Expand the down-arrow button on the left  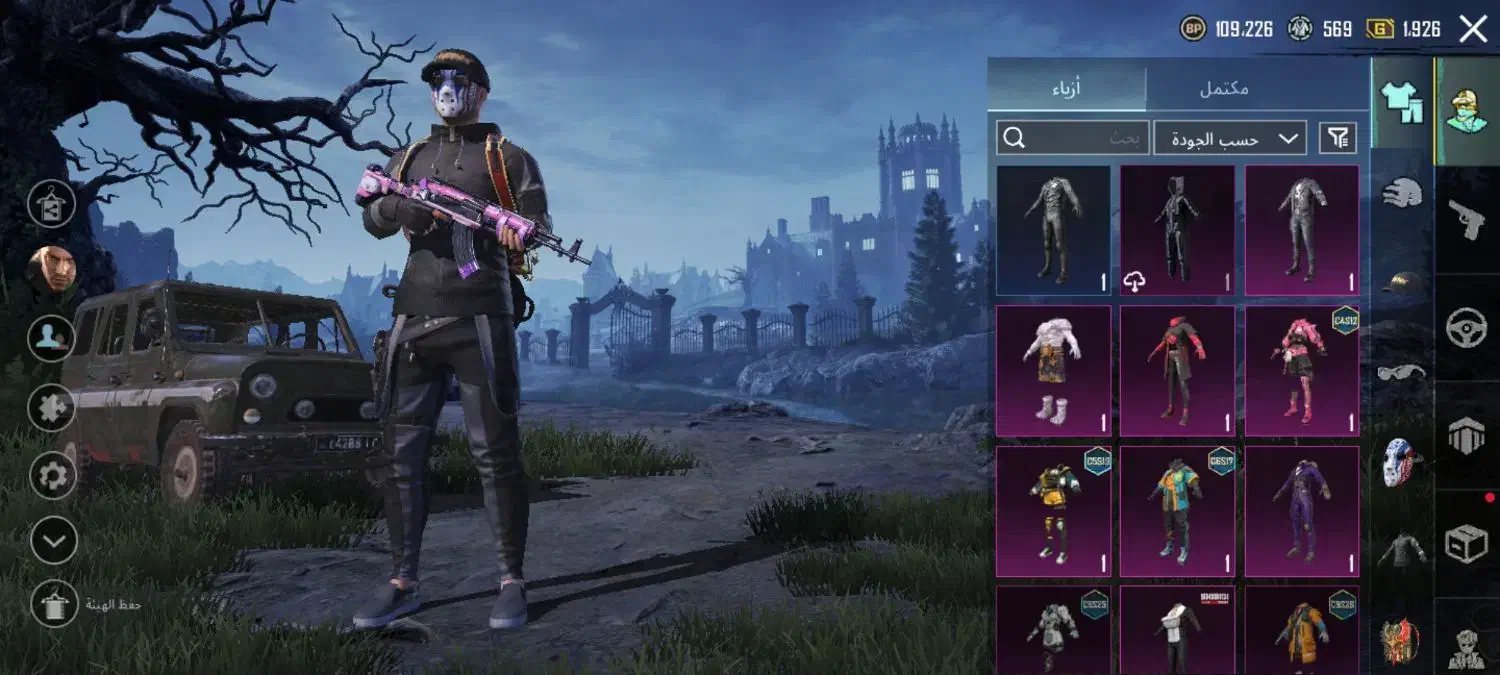[53, 542]
